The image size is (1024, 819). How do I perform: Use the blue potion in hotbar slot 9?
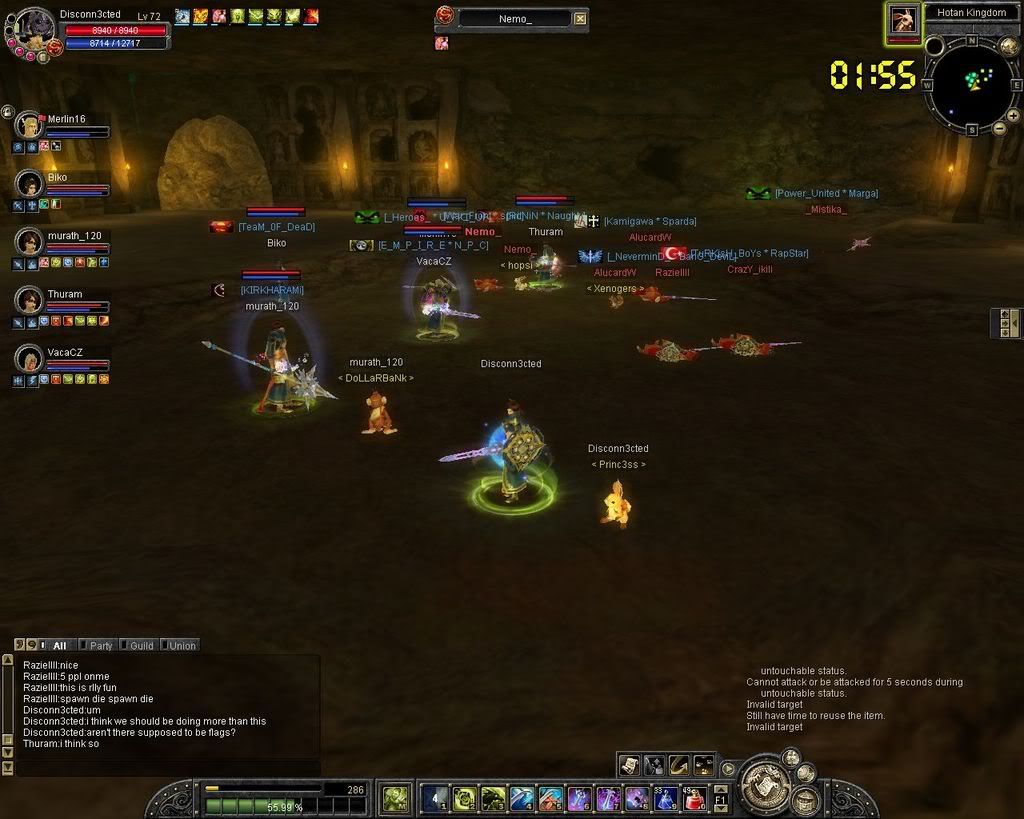tap(666, 798)
